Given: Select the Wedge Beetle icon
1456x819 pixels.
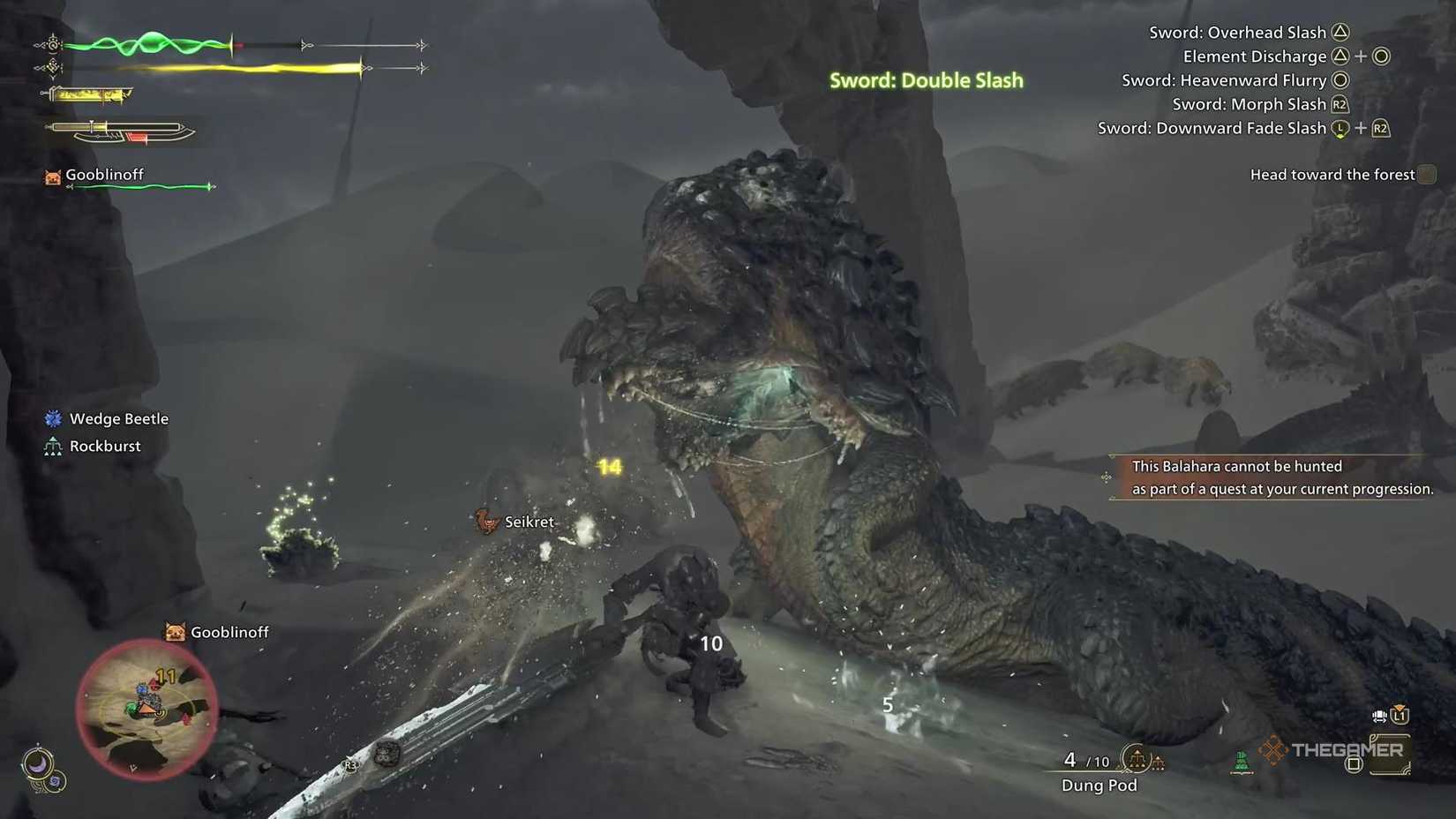Looking at the screenshot, I should click(x=53, y=418).
